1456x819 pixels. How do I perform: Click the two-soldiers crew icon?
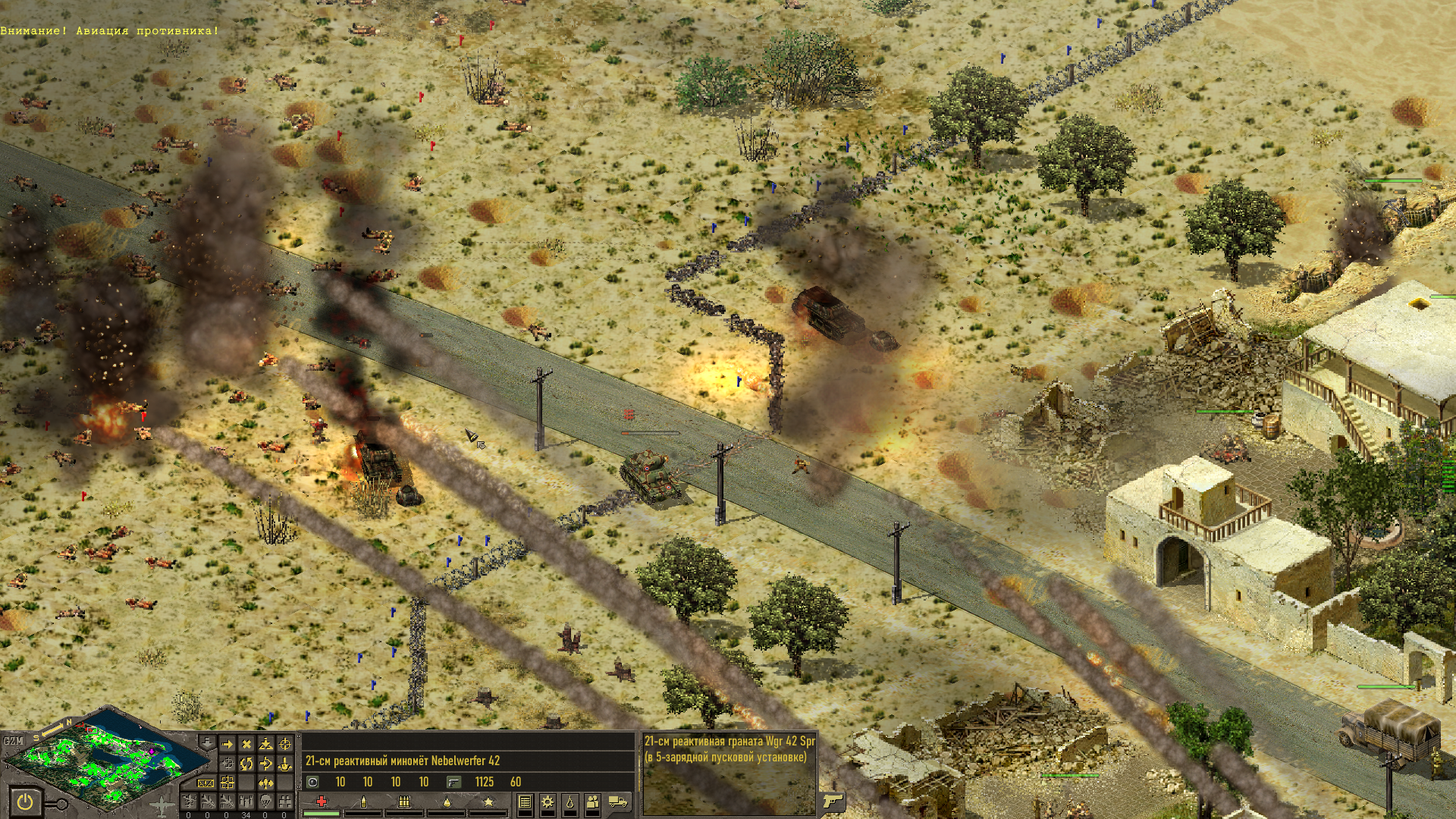(x=592, y=802)
